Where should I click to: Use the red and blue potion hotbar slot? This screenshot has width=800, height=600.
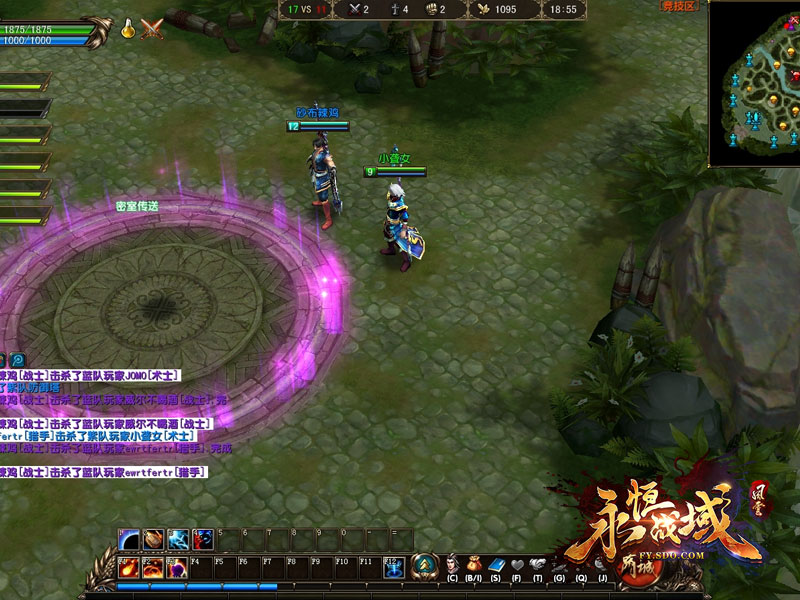click(x=203, y=540)
